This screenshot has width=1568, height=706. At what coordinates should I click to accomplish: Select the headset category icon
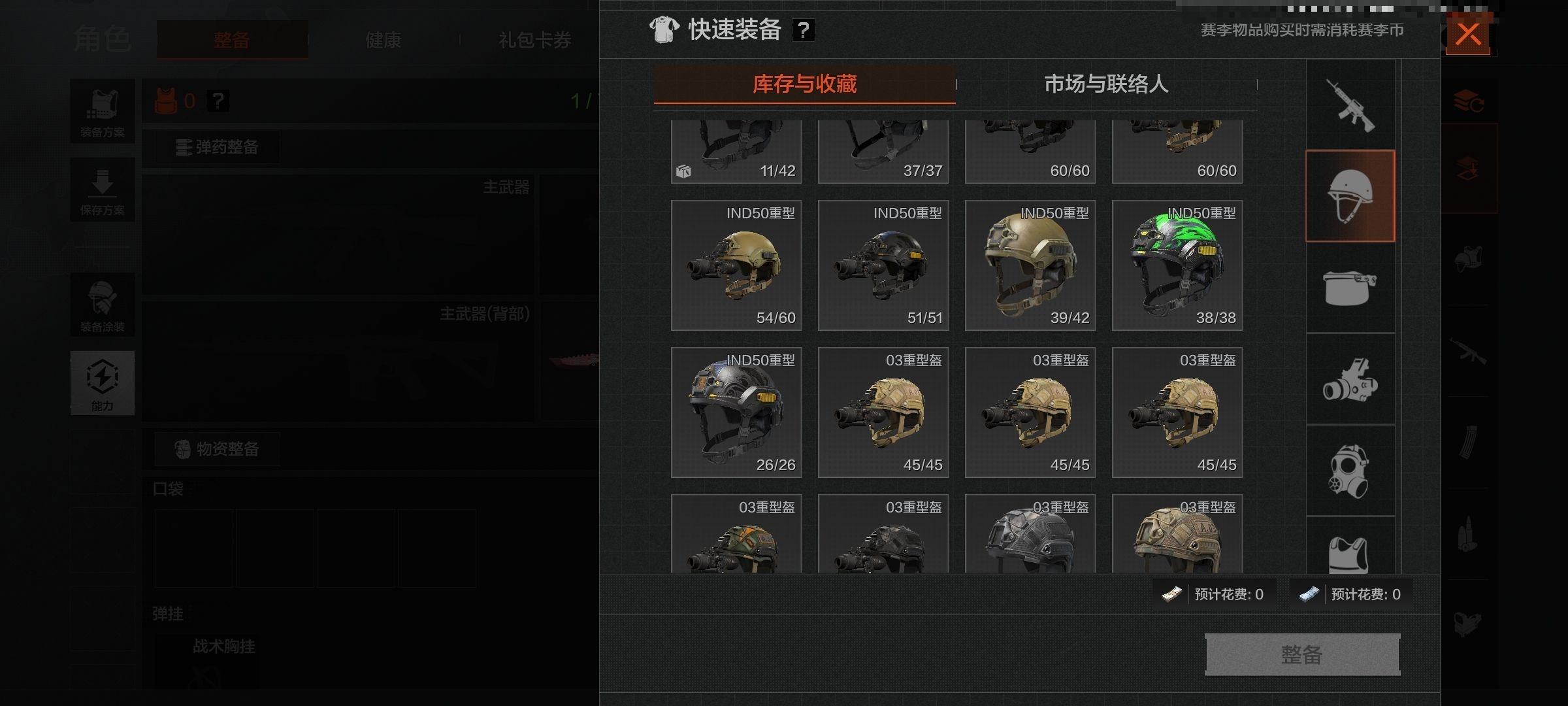tap(1350, 288)
